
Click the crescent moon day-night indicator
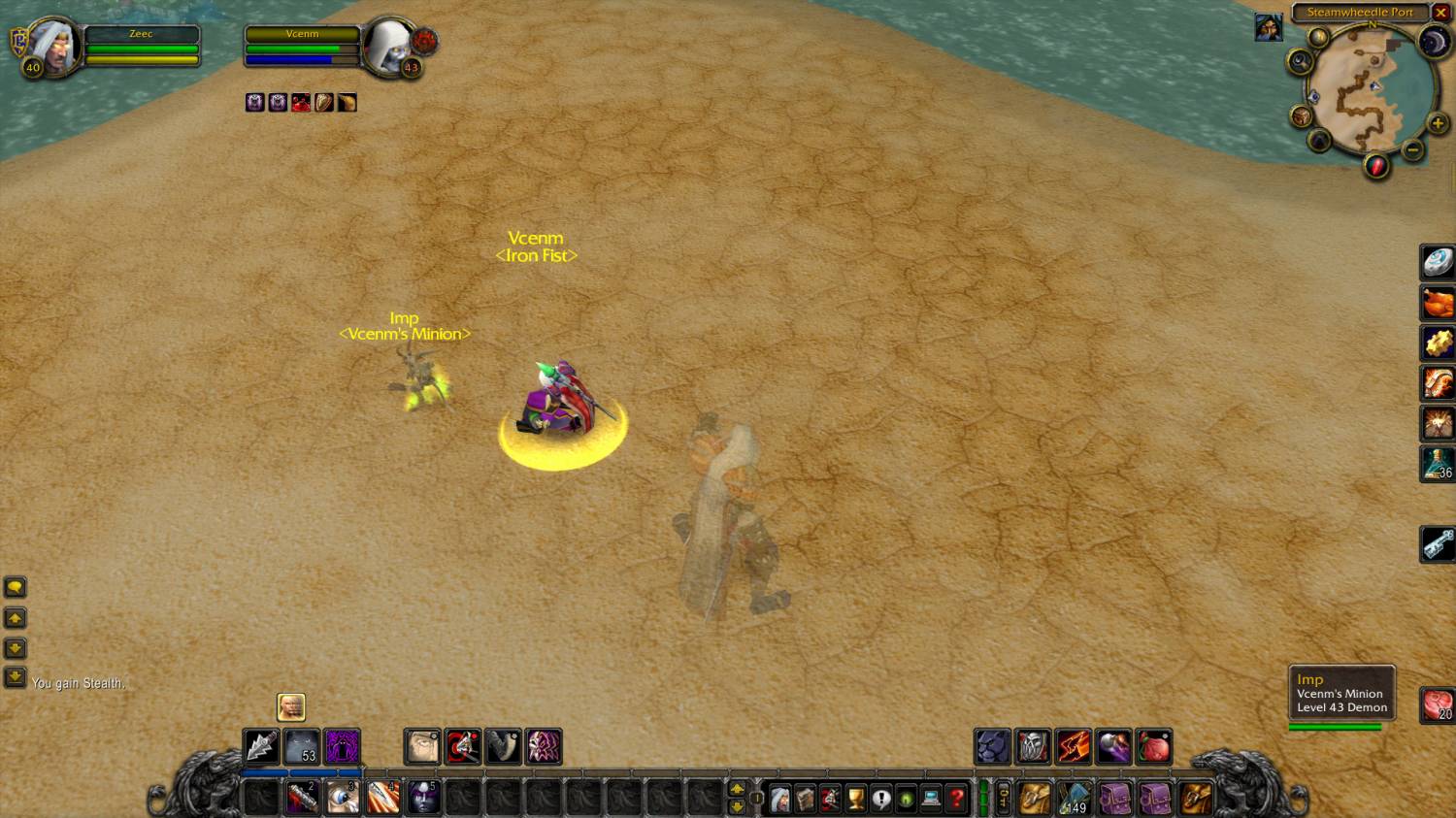(x=1434, y=42)
